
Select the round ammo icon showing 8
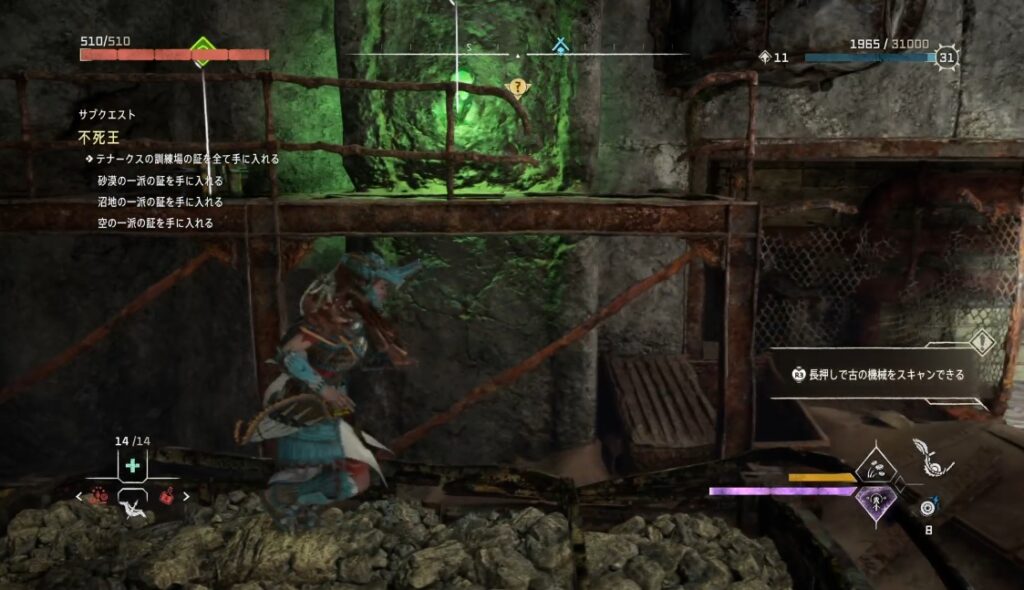click(928, 507)
